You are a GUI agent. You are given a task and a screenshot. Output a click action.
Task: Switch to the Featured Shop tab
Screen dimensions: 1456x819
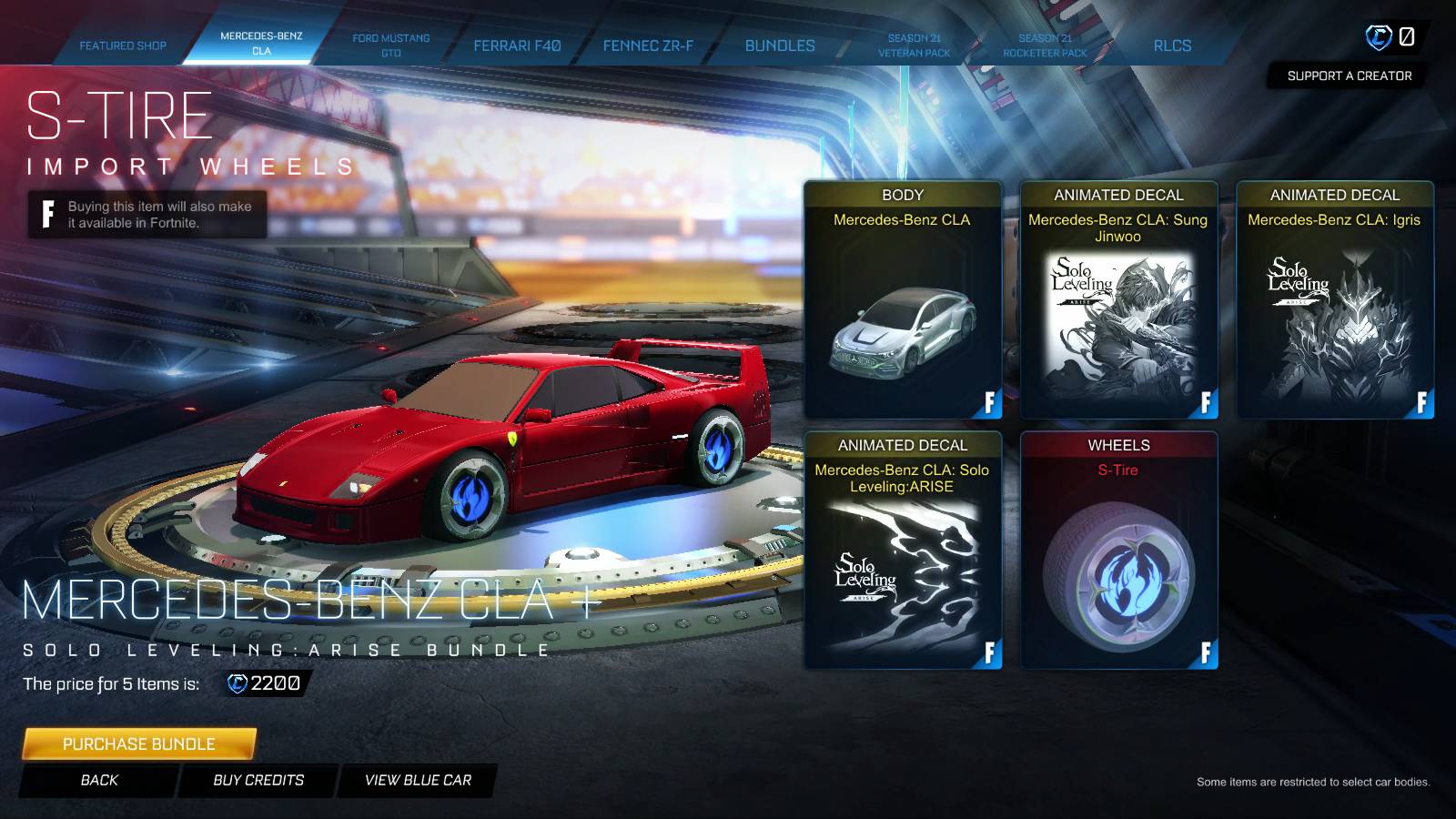click(123, 45)
